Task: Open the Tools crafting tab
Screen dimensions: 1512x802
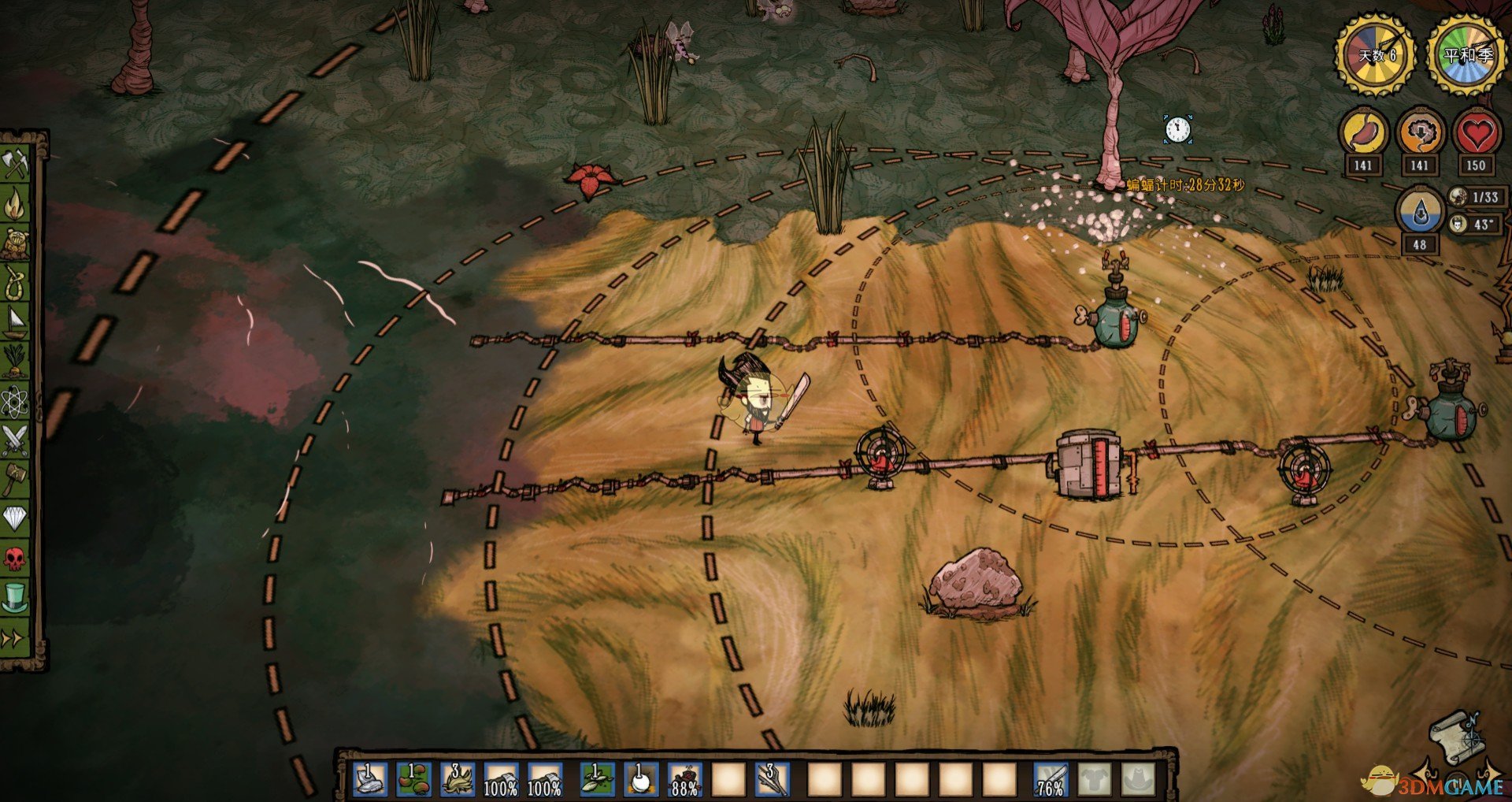Action: click(x=15, y=163)
